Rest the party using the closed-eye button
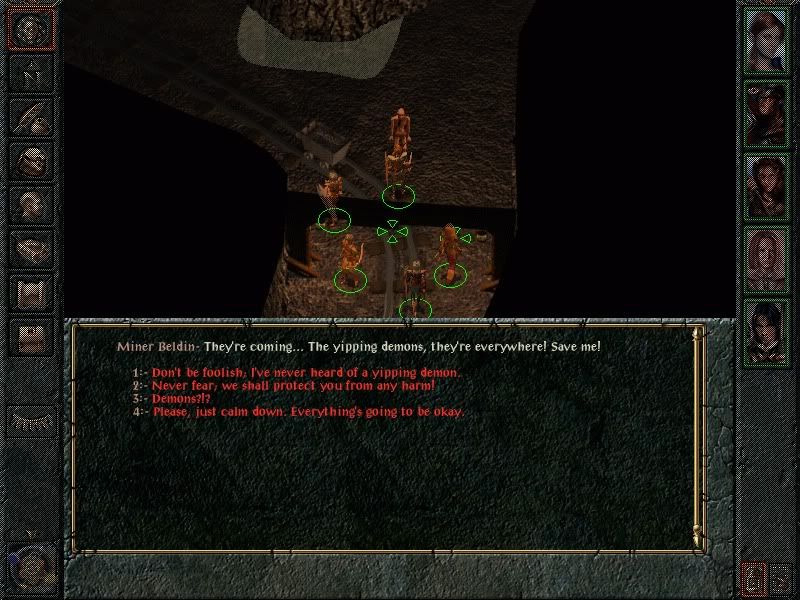Screen dimensions: 800x600 [30, 419]
